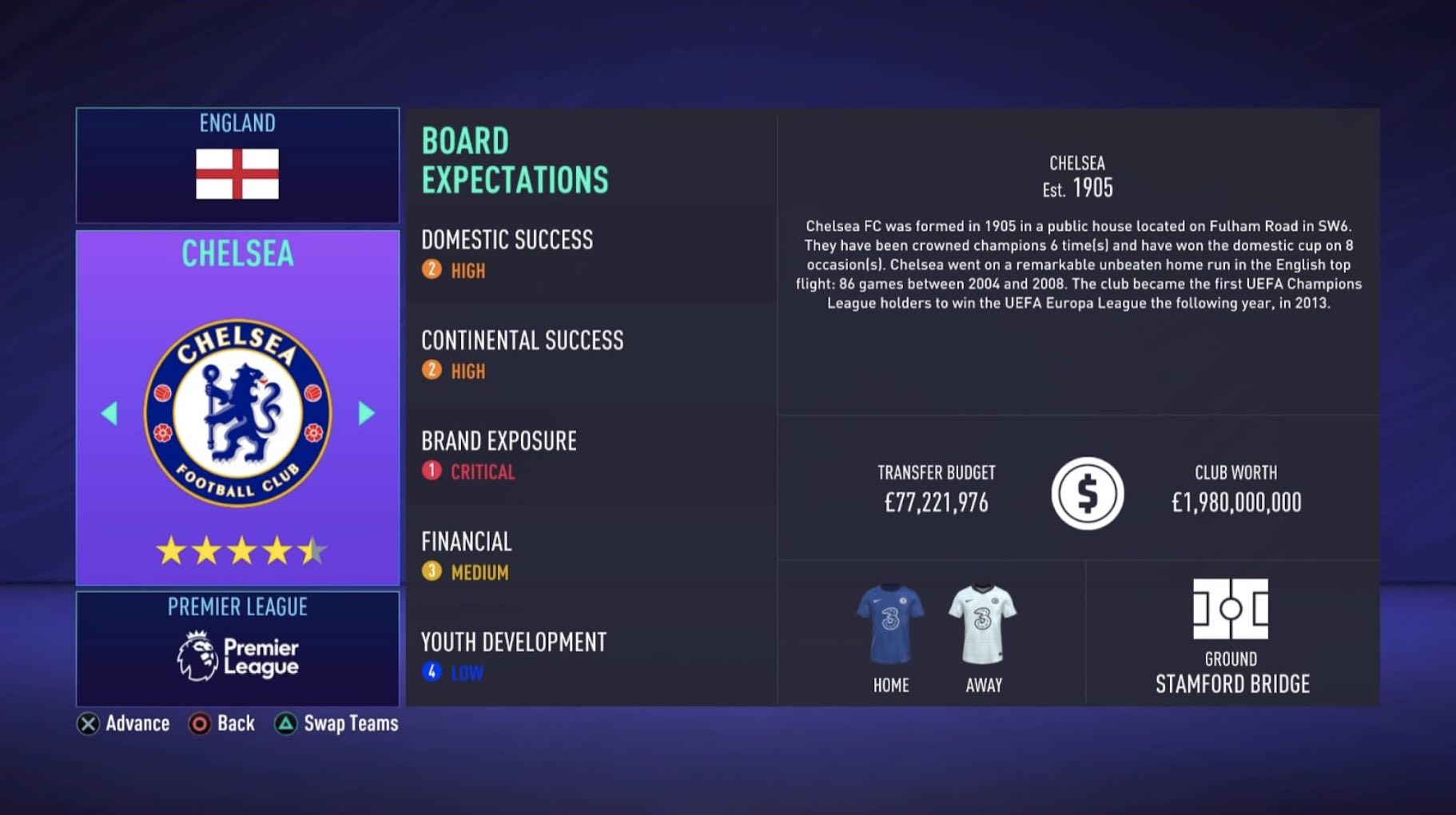Click the Back circle button icon

[197, 724]
